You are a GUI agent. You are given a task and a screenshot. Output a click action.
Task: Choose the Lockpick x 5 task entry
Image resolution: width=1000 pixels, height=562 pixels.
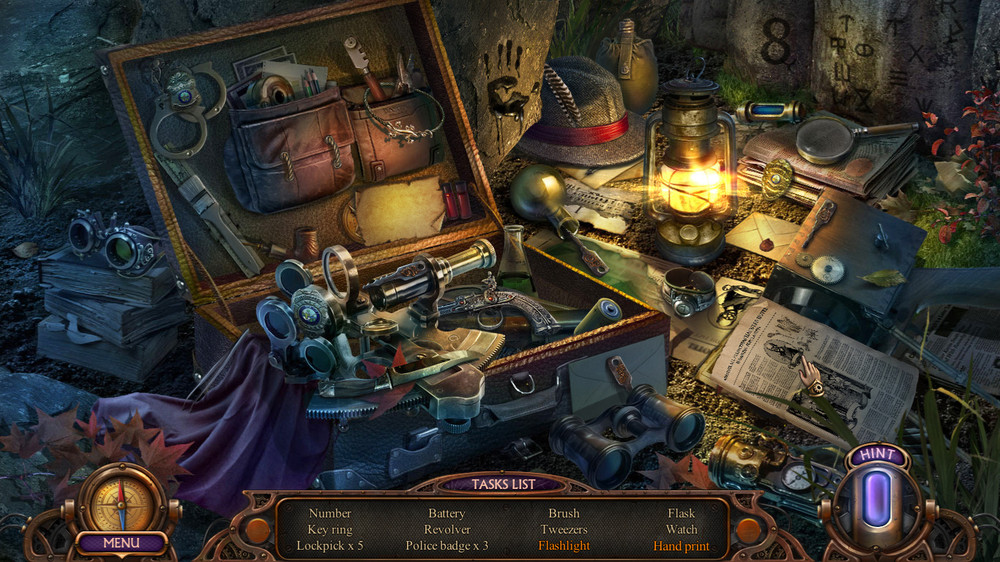(330, 546)
